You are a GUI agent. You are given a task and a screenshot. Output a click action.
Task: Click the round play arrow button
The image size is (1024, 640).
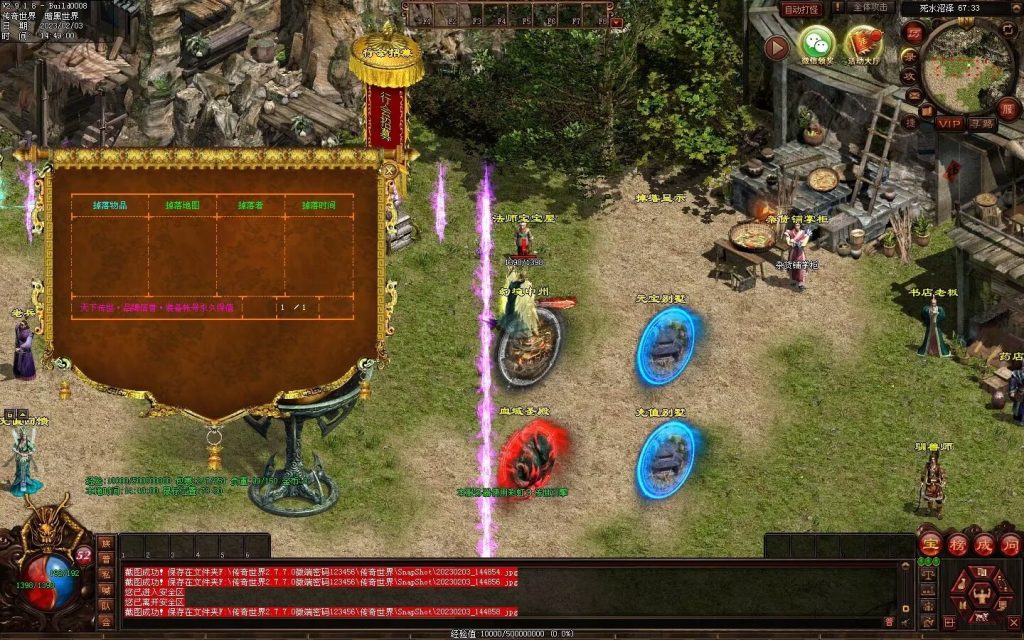point(776,47)
